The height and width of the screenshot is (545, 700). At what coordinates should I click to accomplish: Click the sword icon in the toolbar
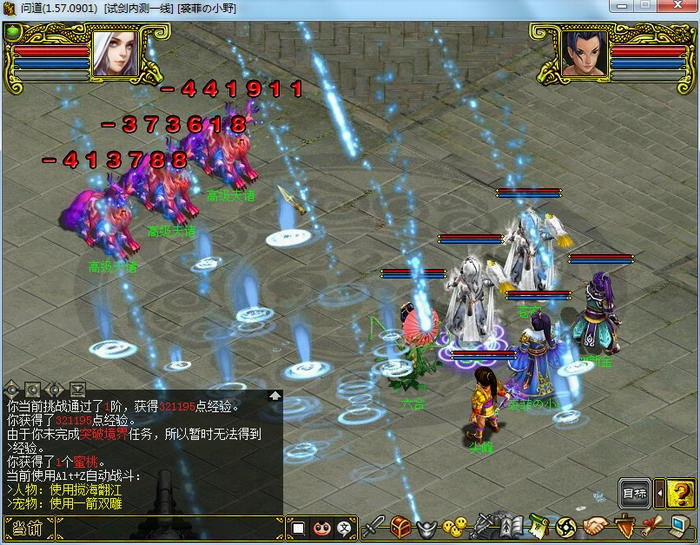(x=374, y=526)
